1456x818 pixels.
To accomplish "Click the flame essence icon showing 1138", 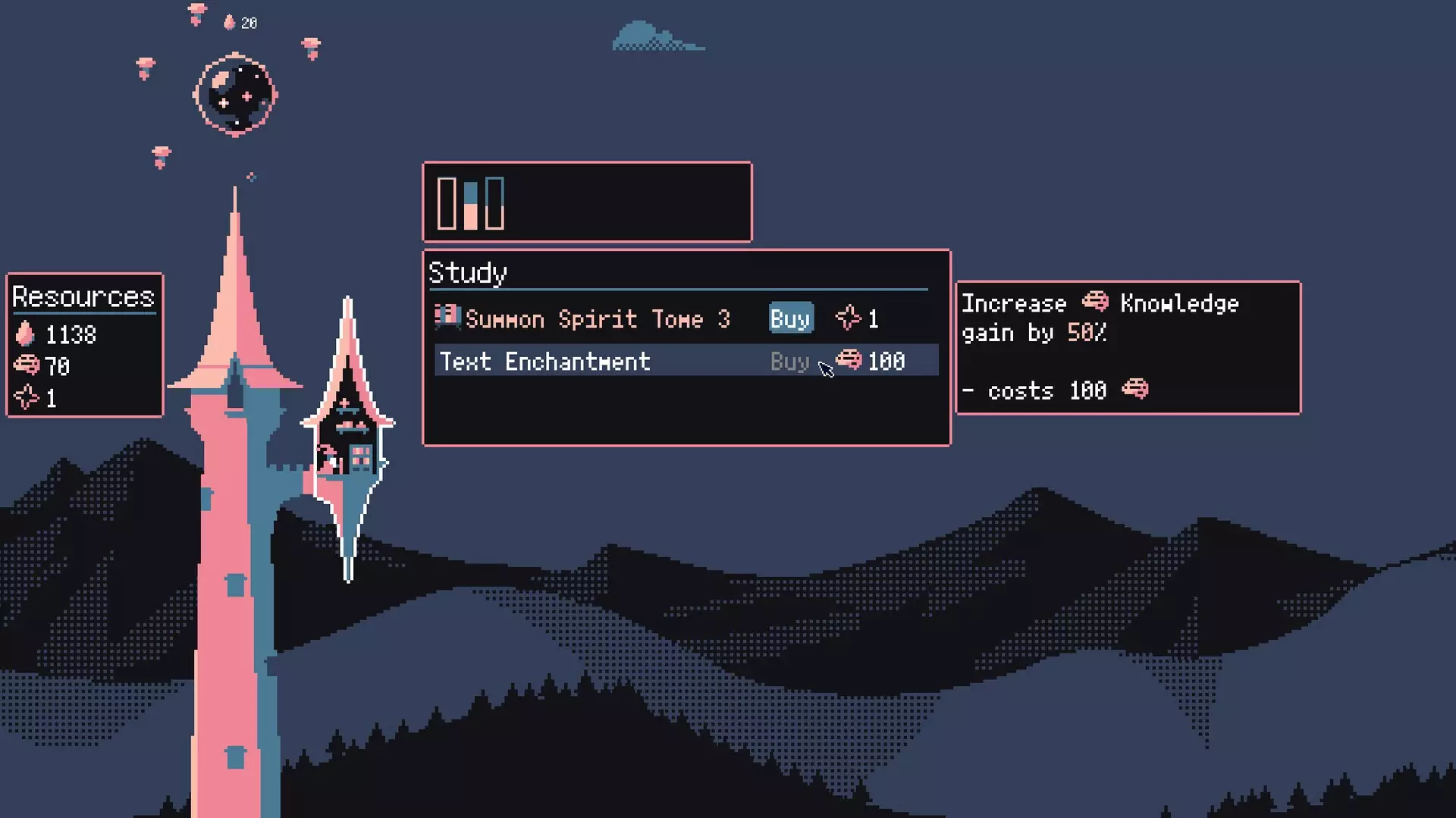I will click(27, 334).
